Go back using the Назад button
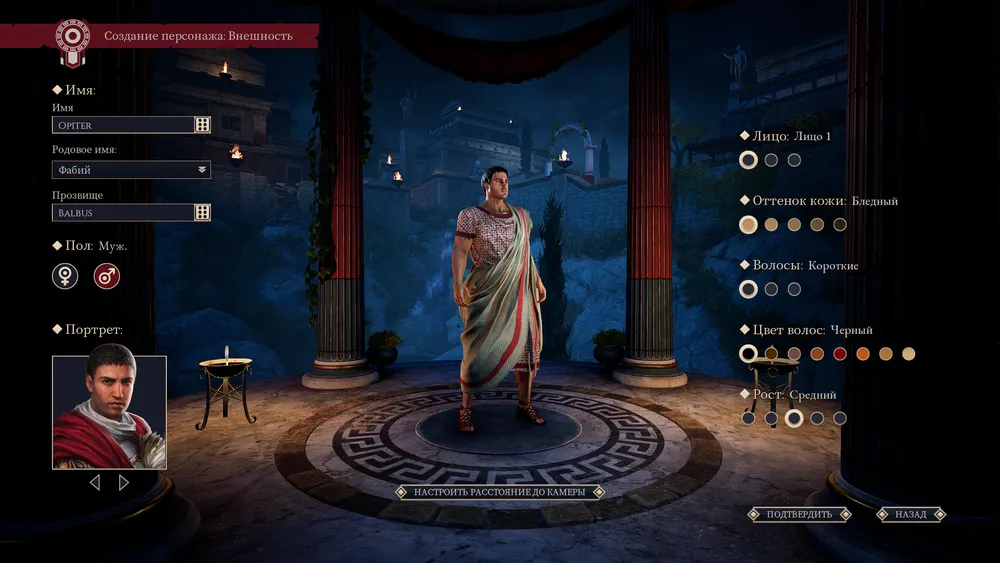Image resolution: width=1000 pixels, height=563 pixels. (x=911, y=514)
